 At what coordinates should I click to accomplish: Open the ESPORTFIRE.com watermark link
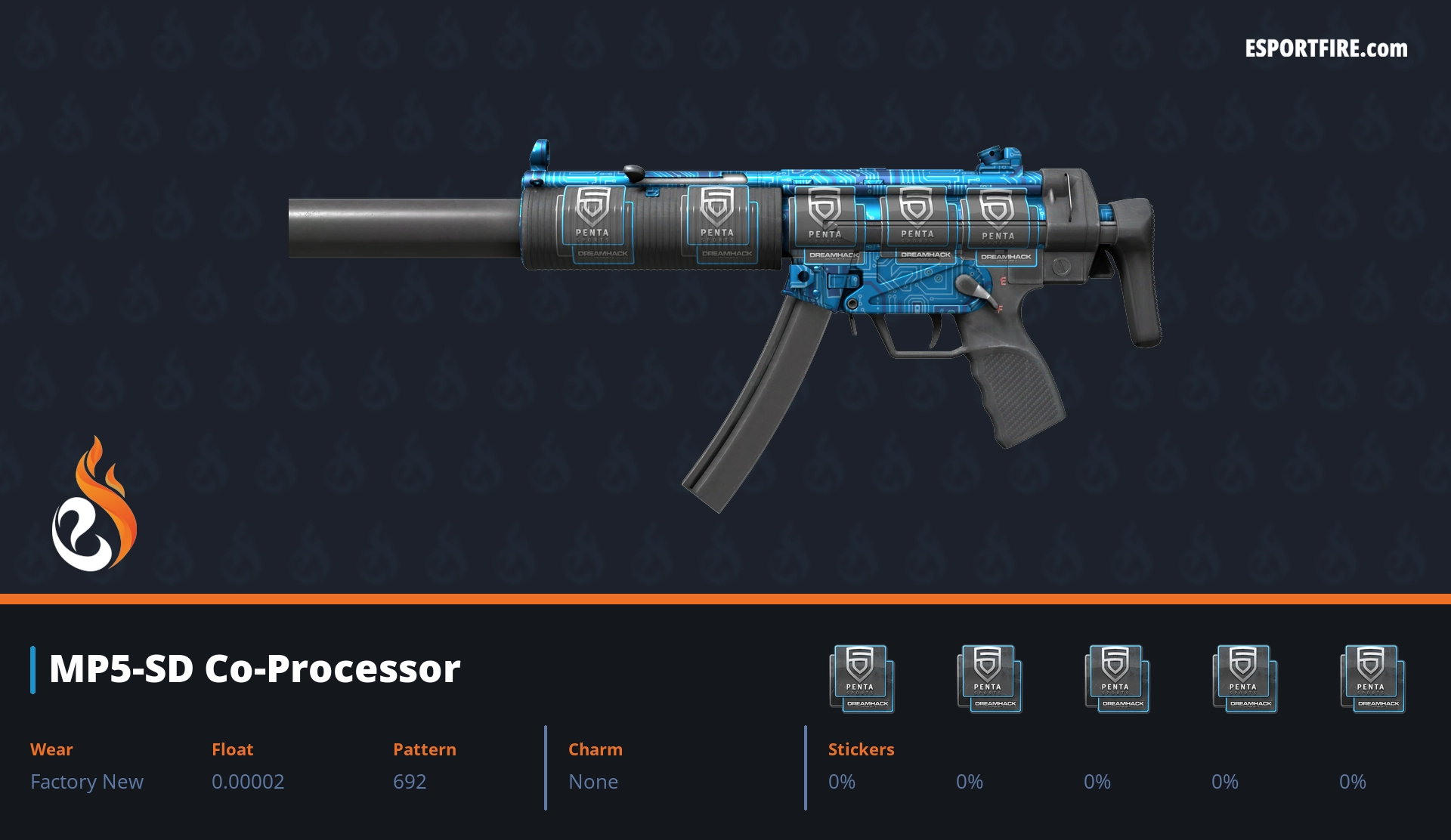(x=1326, y=49)
